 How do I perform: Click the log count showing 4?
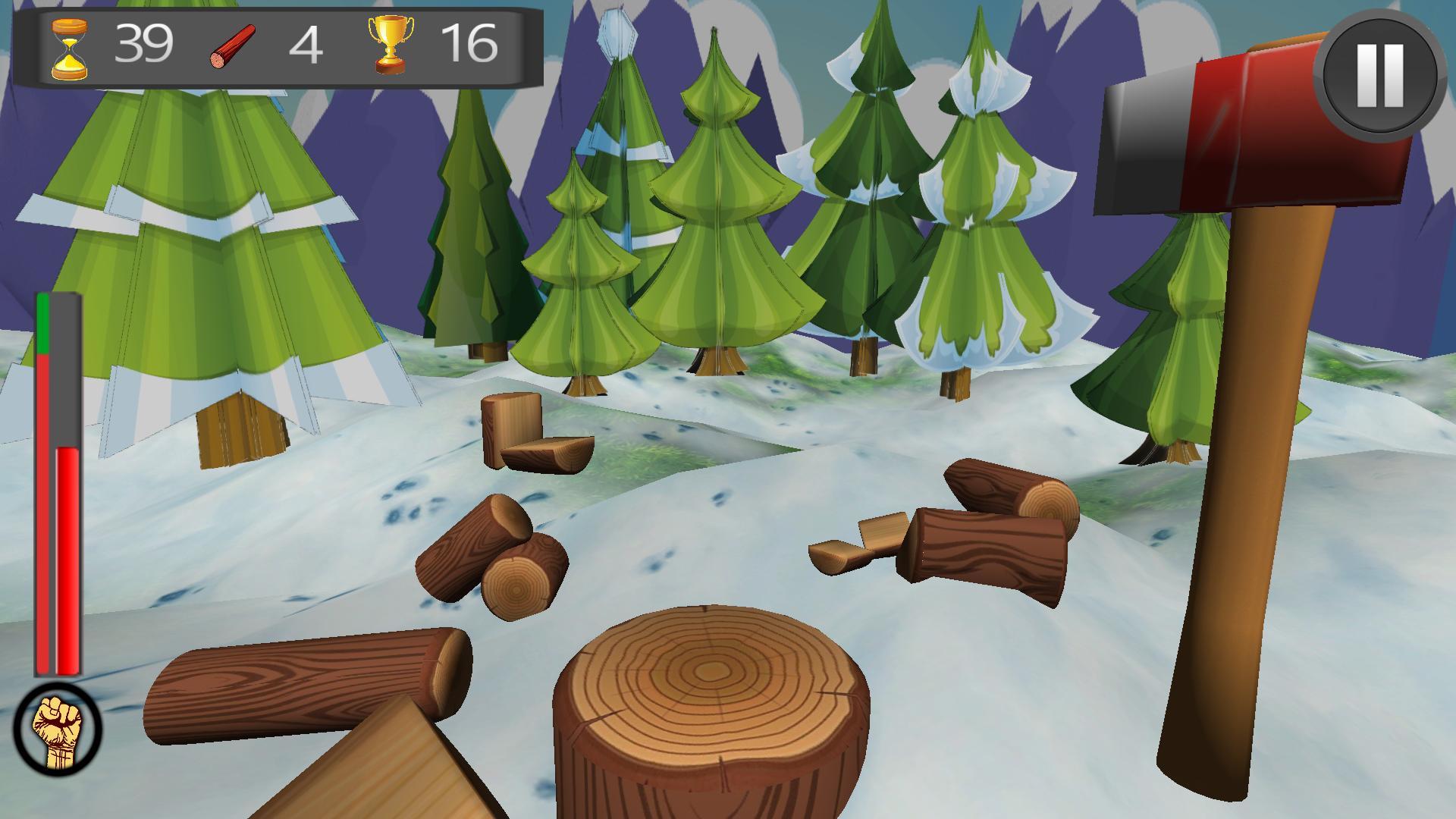click(306, 45)
